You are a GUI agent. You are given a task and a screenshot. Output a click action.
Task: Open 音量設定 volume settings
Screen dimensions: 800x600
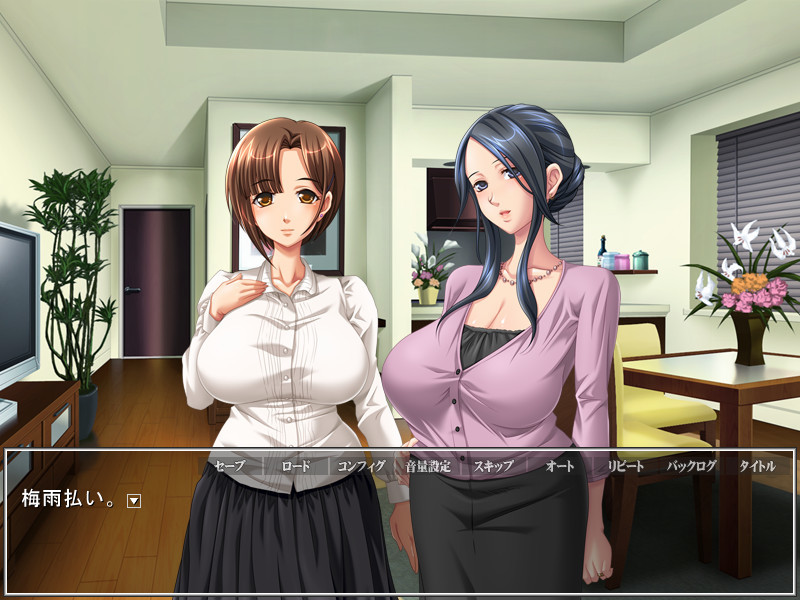428,466
